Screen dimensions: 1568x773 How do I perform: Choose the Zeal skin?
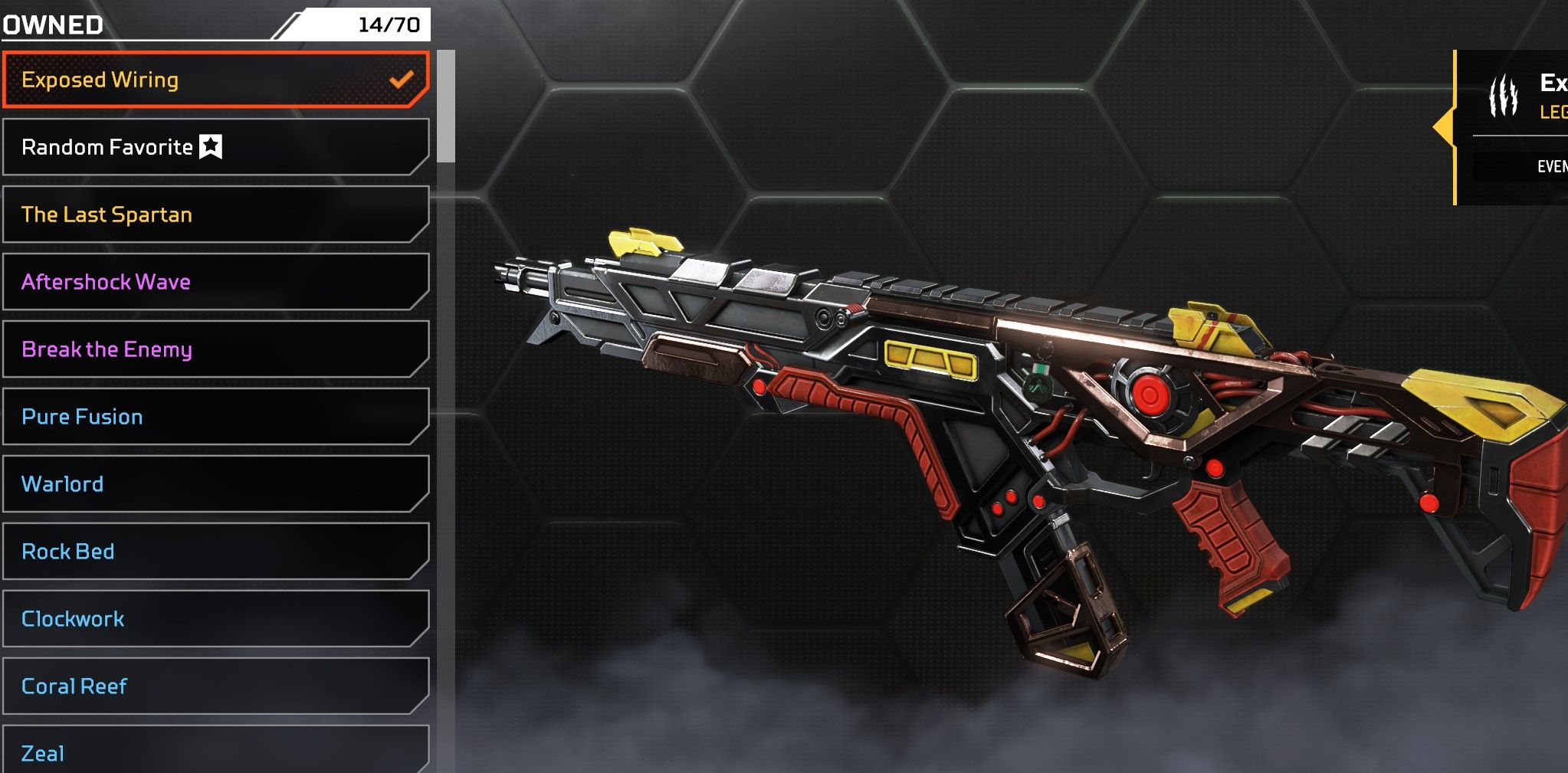click(215, 752)
